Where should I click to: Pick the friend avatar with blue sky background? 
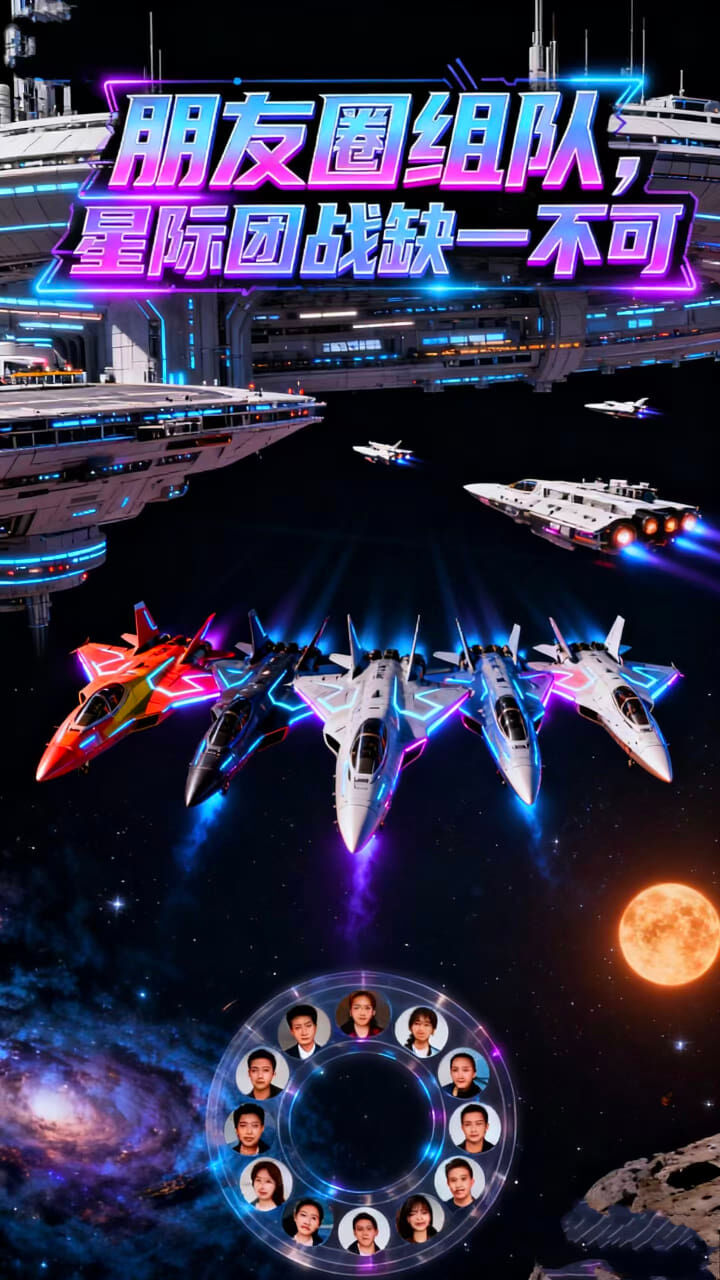[x=463, y=1074]
